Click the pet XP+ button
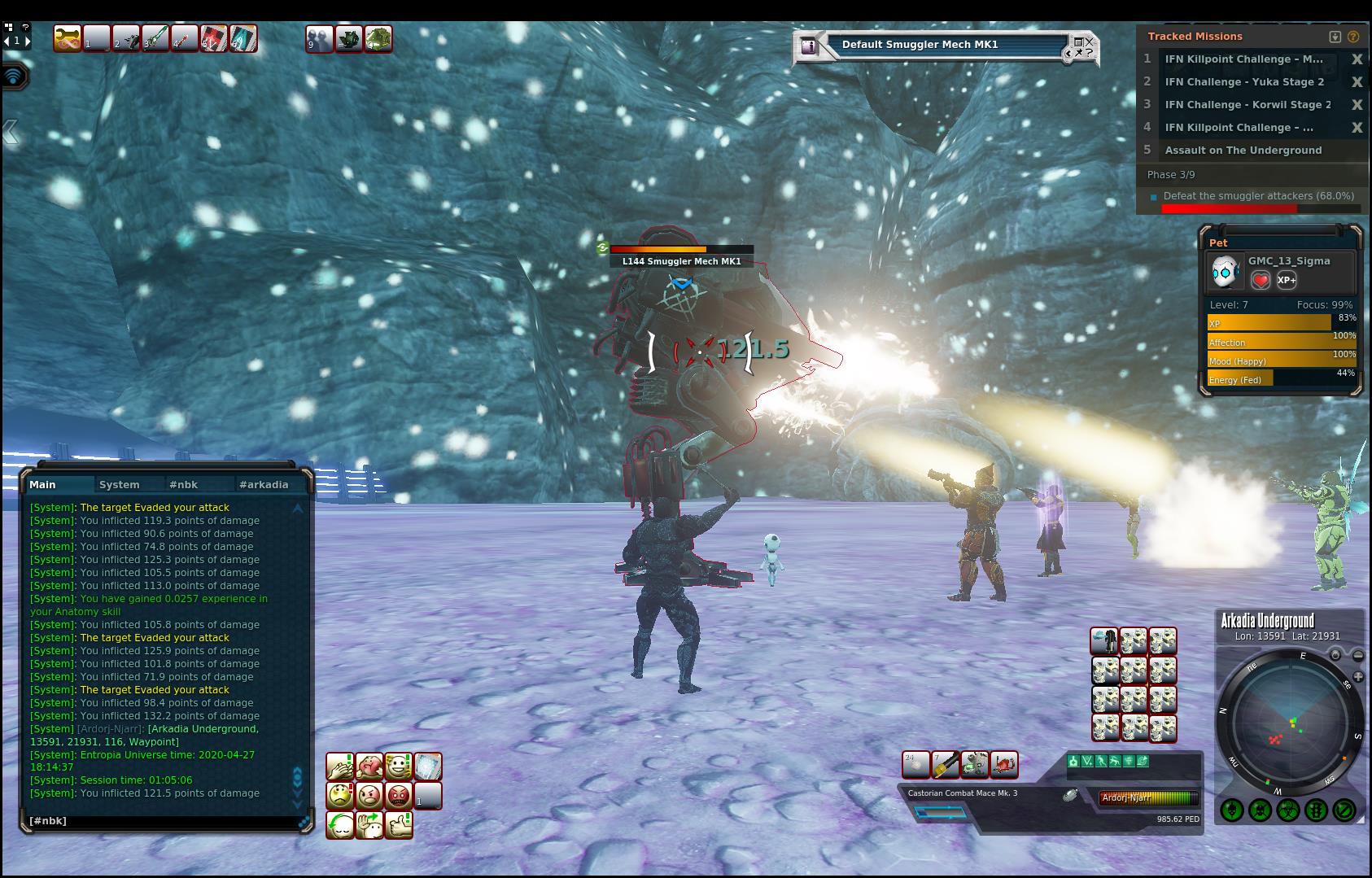Image resolution: width=1372 pixels, height=878 pixels. click(x=1287, y=280)
